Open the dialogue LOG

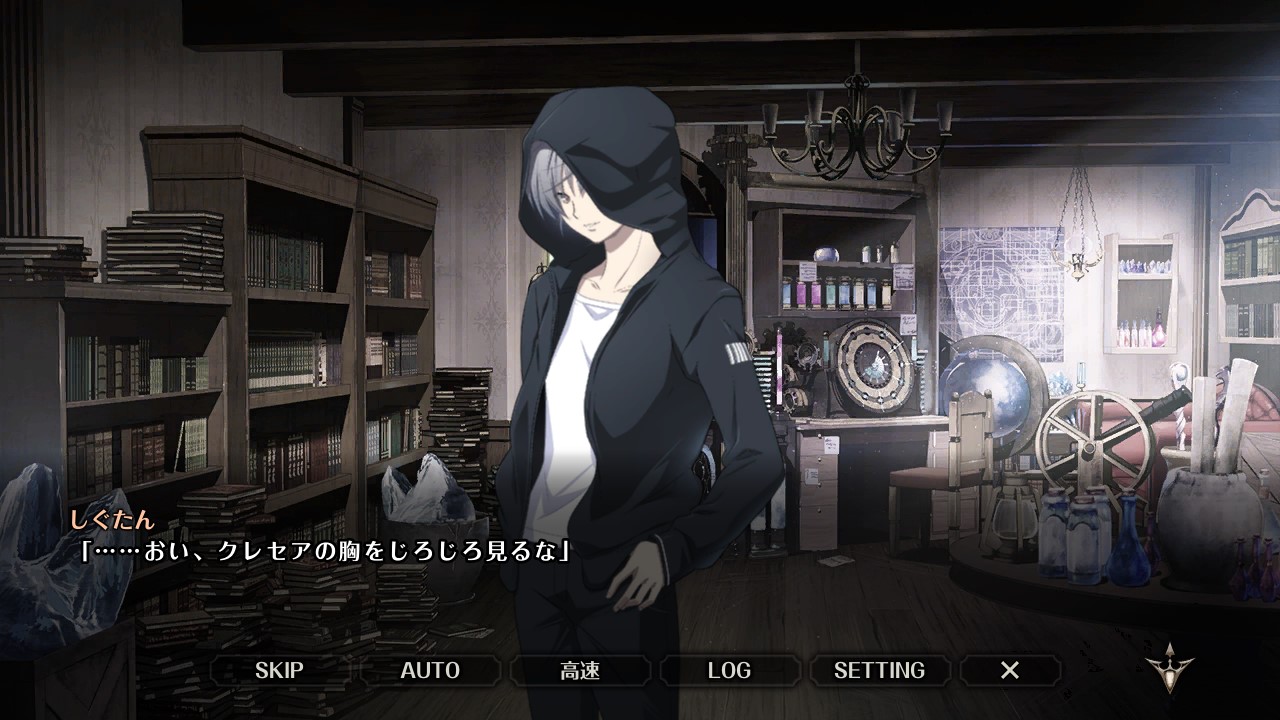pyautogui.click(x=729, y=670)
